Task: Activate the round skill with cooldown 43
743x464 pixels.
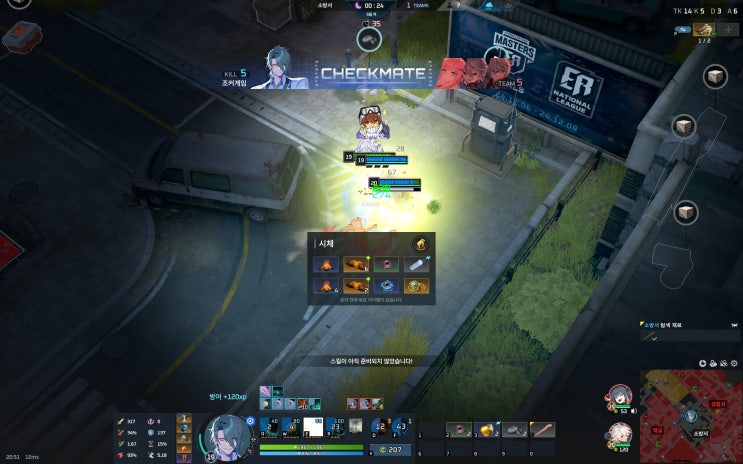Action: pos(402,428)
